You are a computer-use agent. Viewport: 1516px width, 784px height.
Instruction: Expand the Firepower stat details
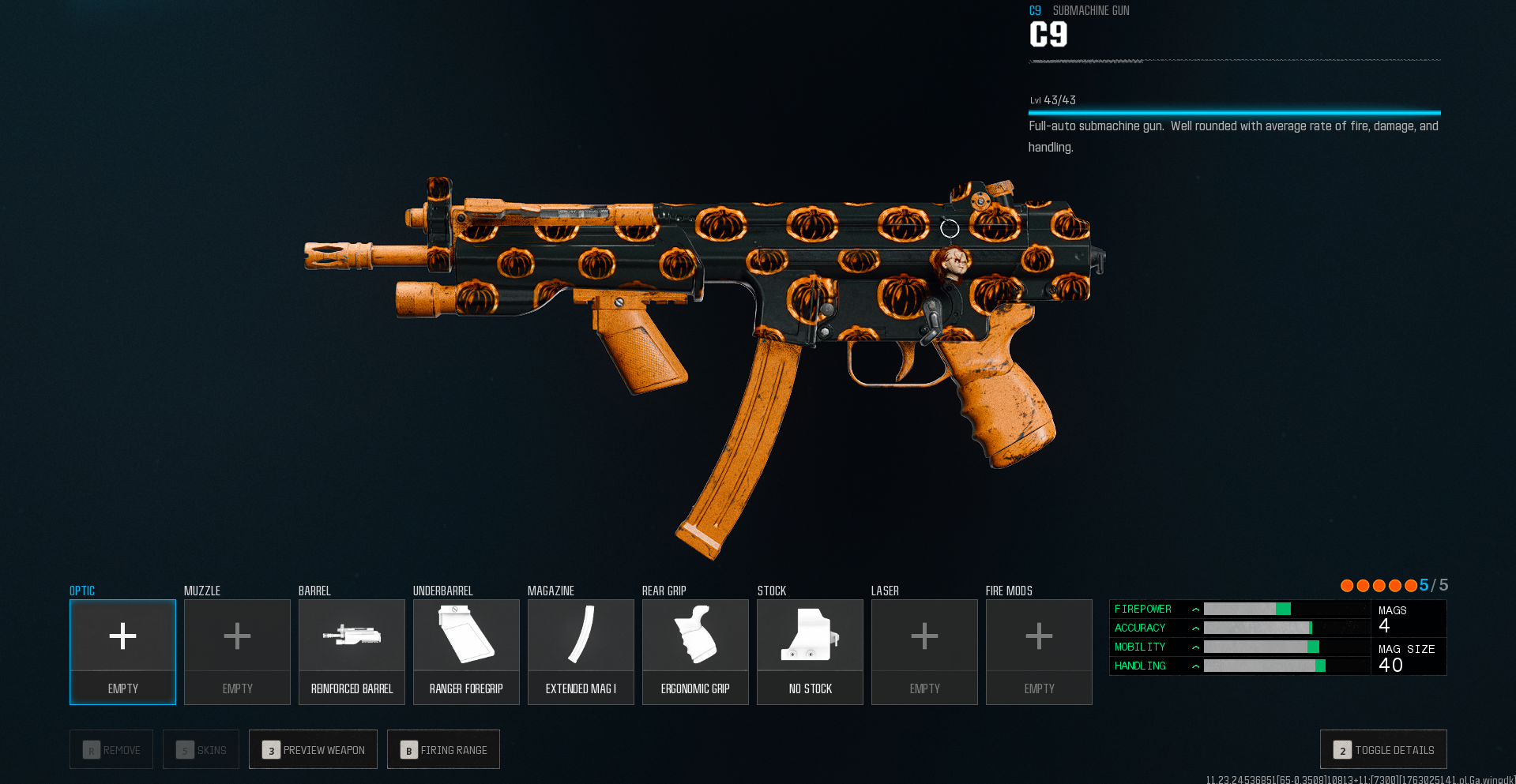point(1195,609)
